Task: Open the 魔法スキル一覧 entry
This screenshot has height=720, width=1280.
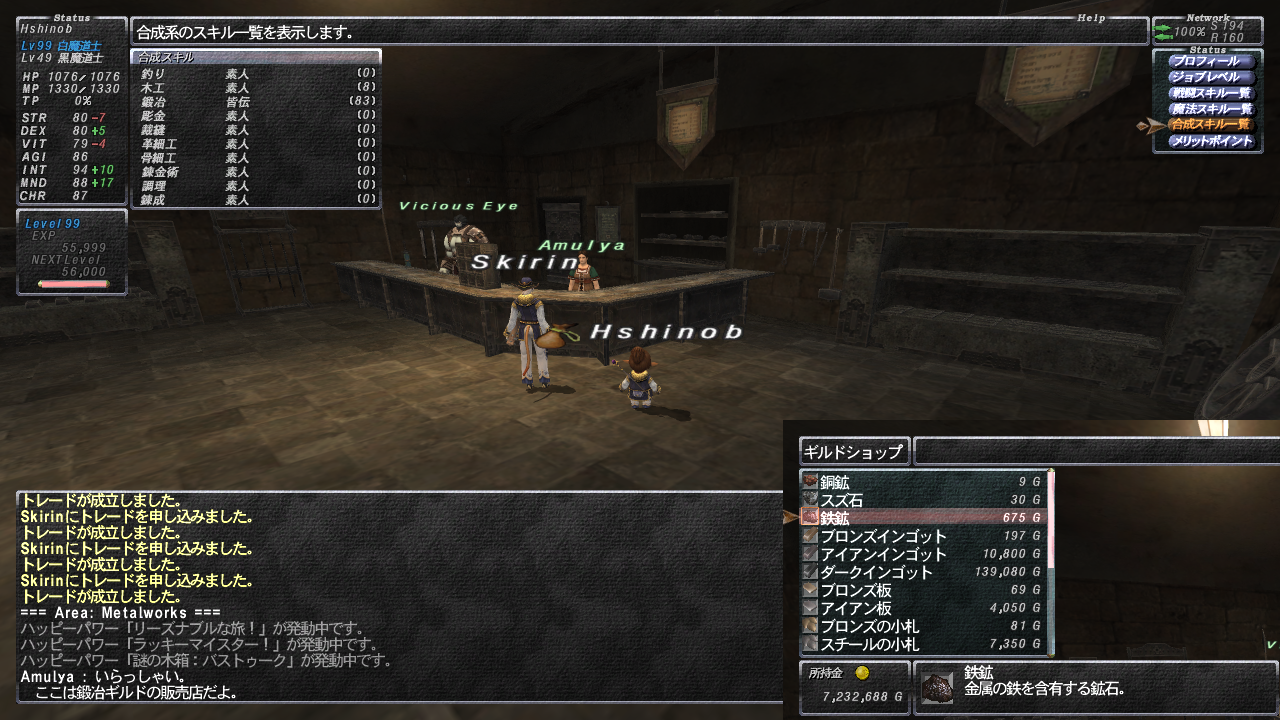Action: click(1211, 109)
